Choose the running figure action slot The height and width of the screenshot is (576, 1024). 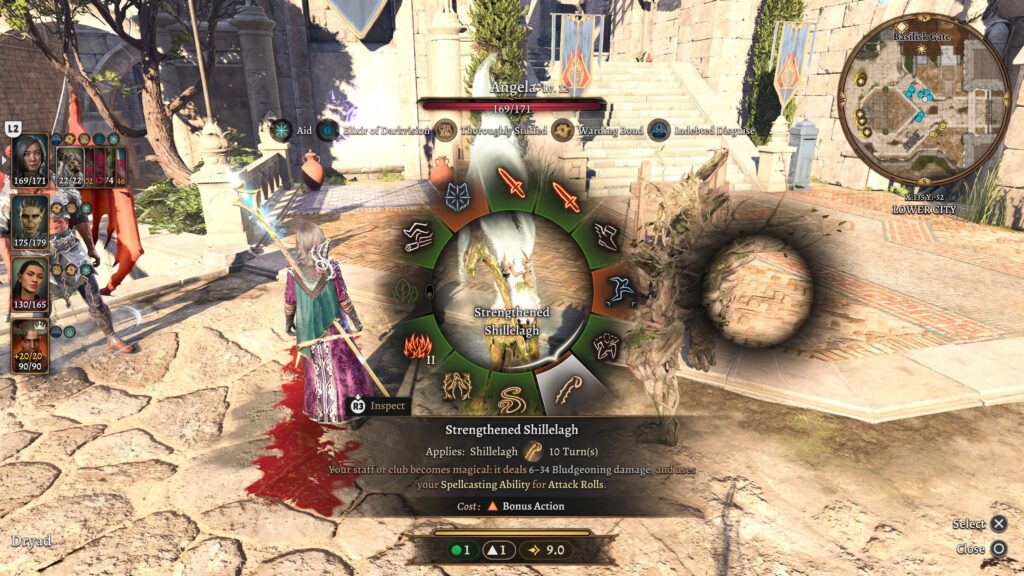tap(622, 290)
